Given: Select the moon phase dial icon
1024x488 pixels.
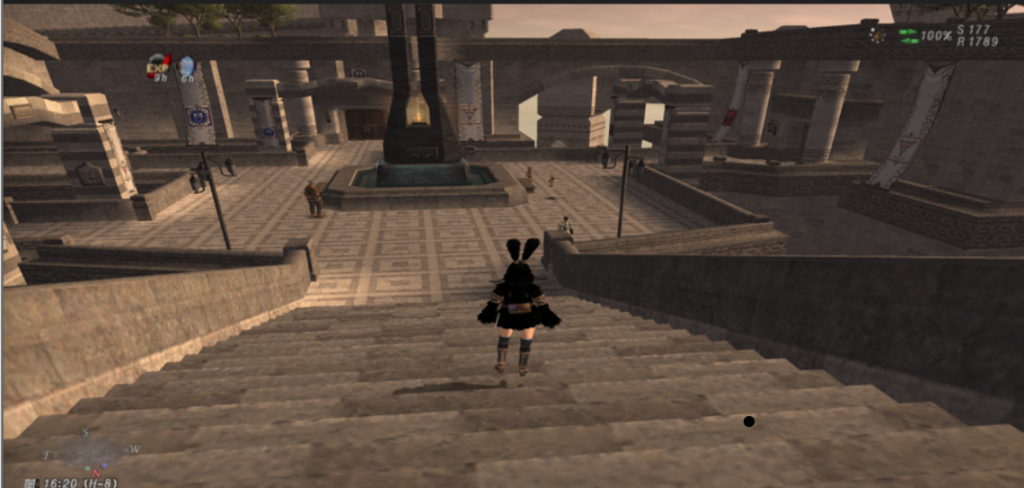Looking at the screenshot, I should [877, 35].
